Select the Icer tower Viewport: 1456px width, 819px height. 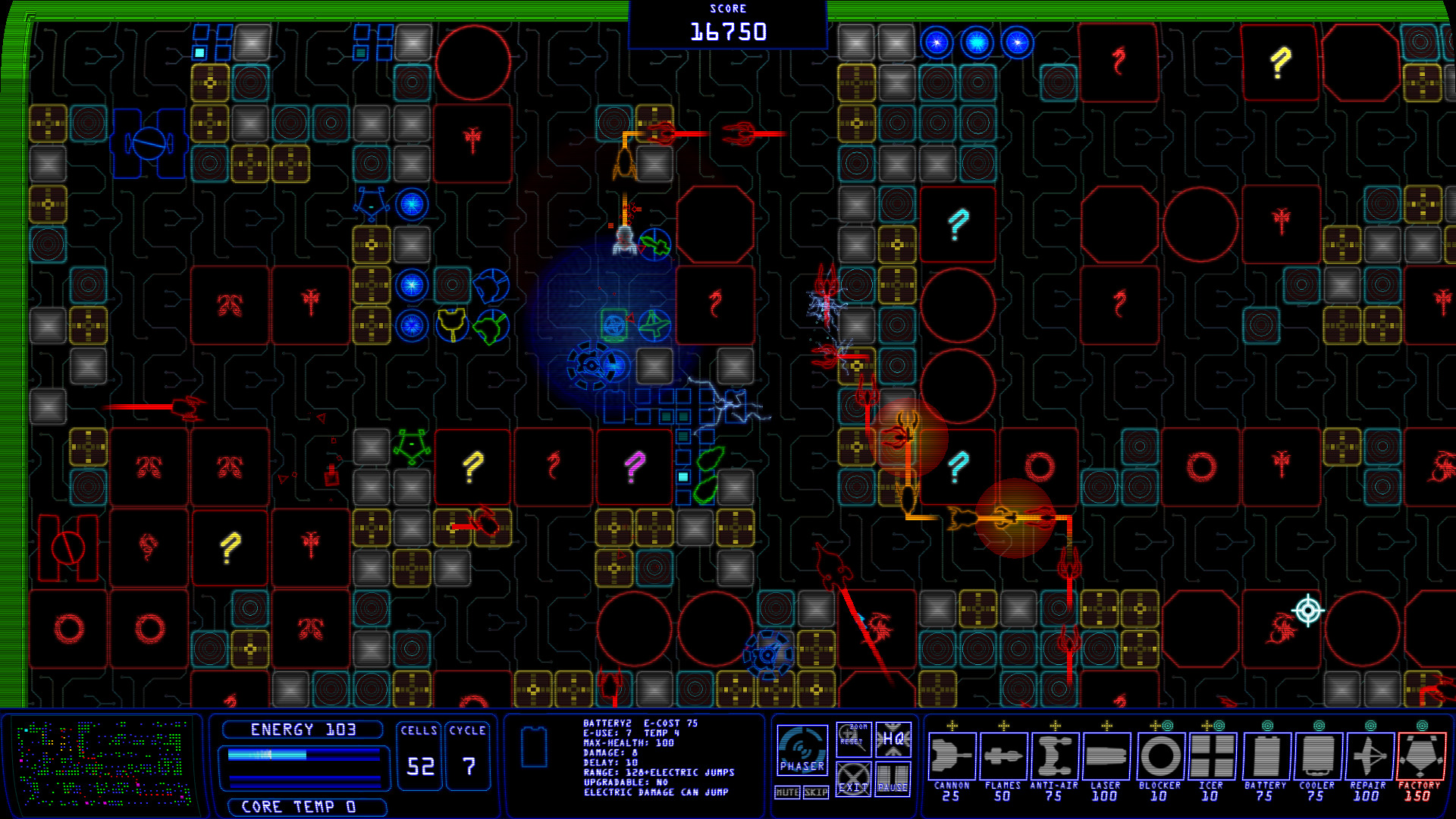1211,758
